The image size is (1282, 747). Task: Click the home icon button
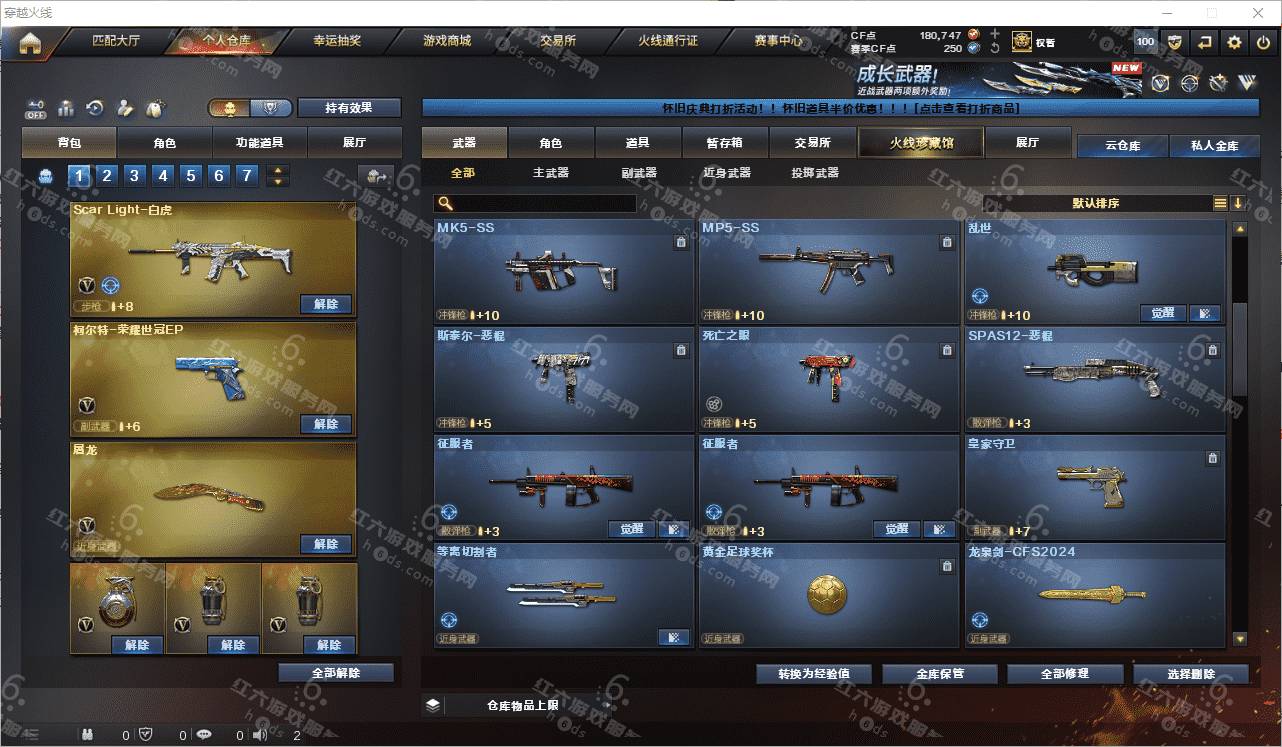point(30,43)
